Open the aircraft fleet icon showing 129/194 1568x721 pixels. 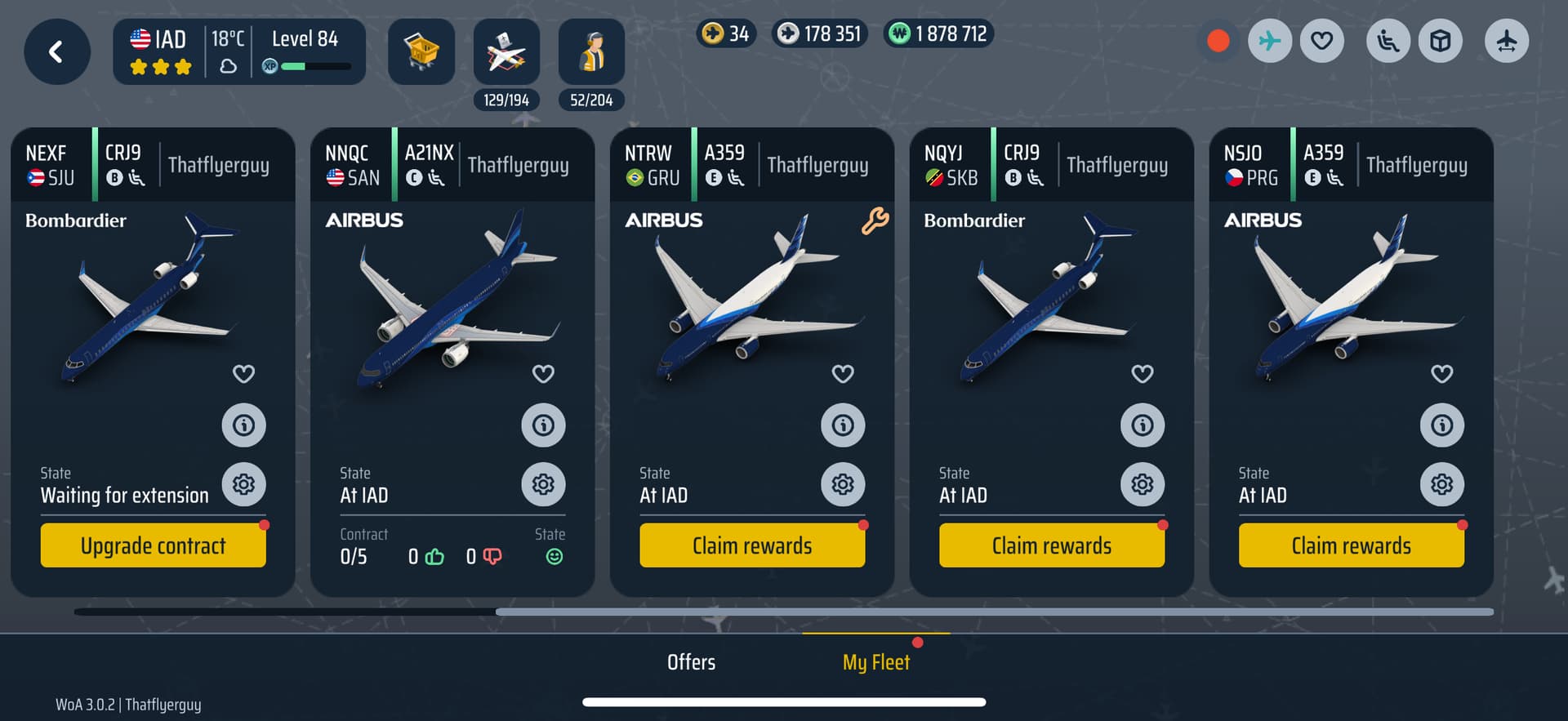coord(506,52)
